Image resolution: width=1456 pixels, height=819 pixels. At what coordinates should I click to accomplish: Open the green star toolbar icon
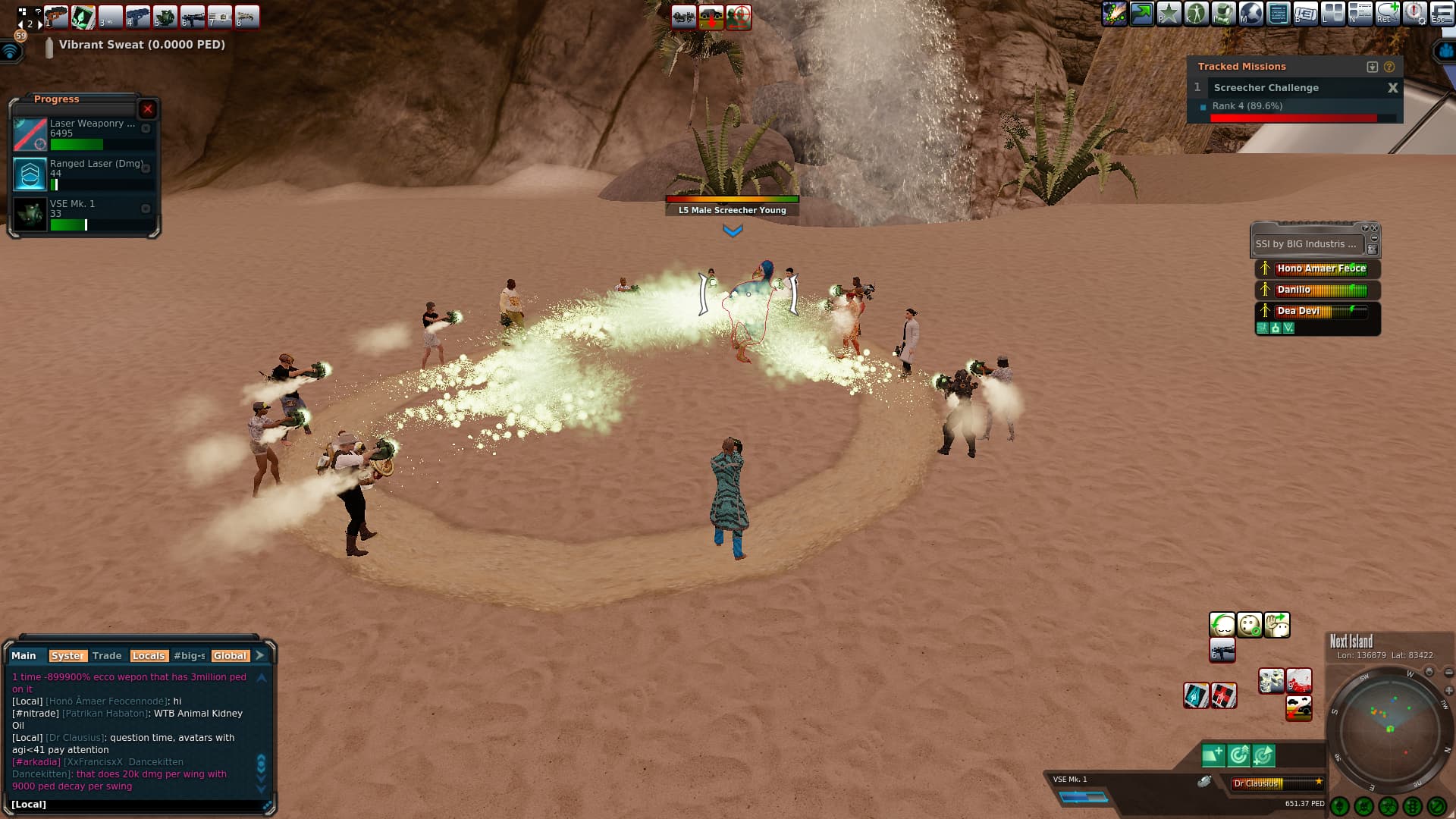tap(1169, 14)
